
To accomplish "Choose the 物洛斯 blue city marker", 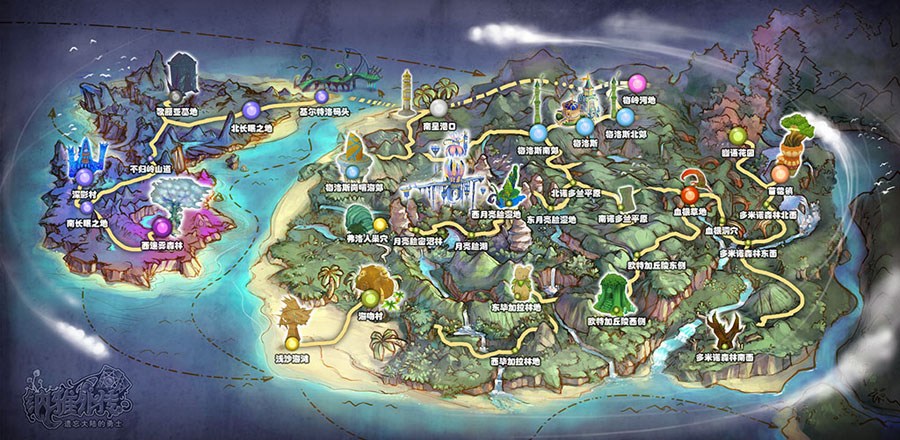I will 584,126.
